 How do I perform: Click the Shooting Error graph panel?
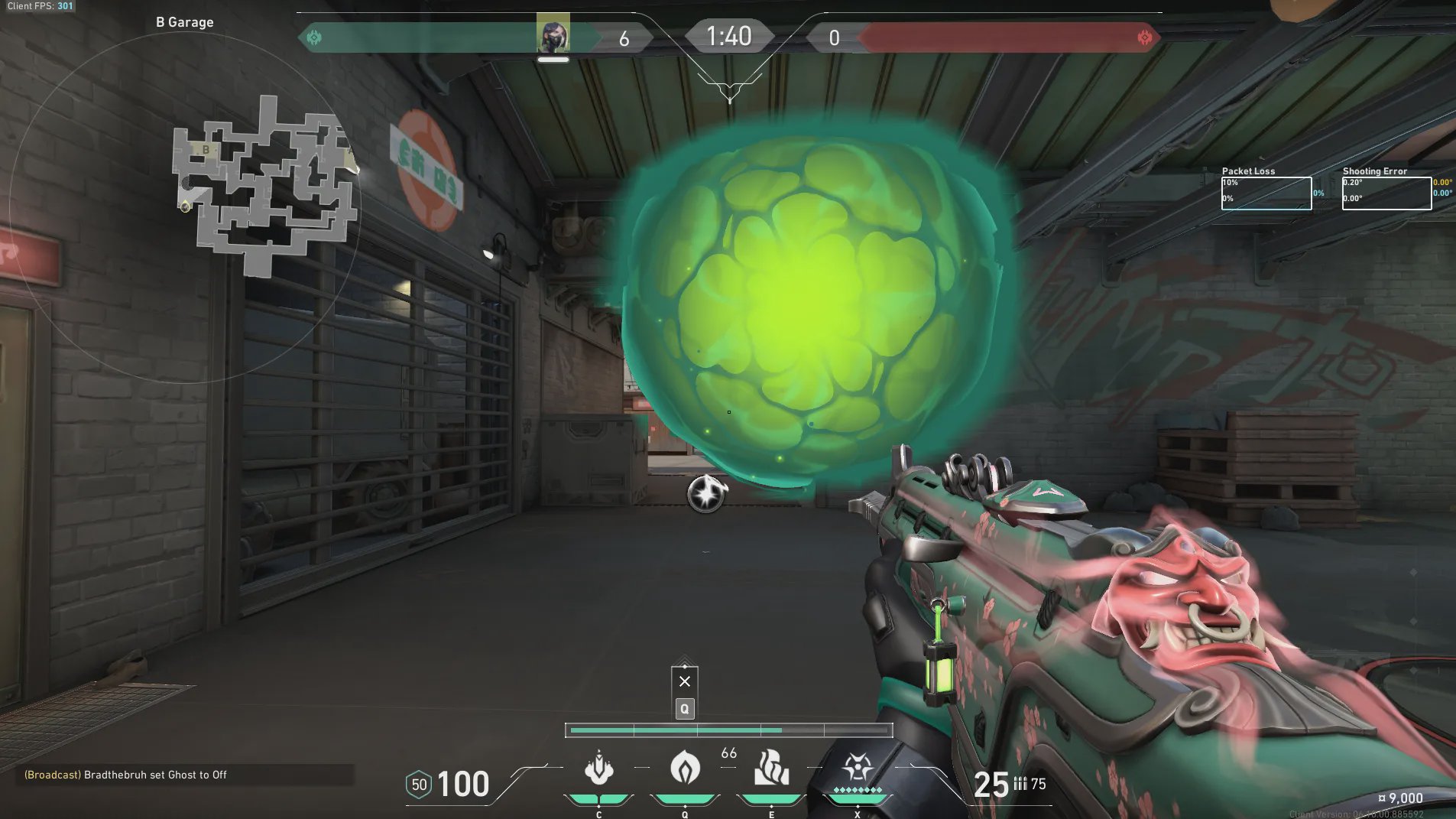click(x=1386, y=193)
